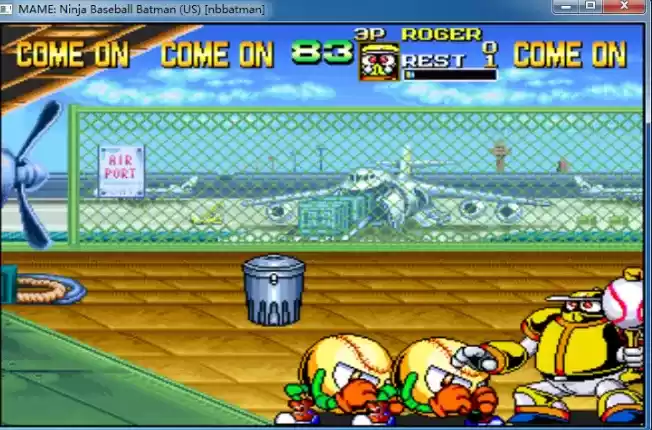Screen dimensions: 652x430
Task: Close the MAME window
Action: pyautogui.click(x=626, y=6)
